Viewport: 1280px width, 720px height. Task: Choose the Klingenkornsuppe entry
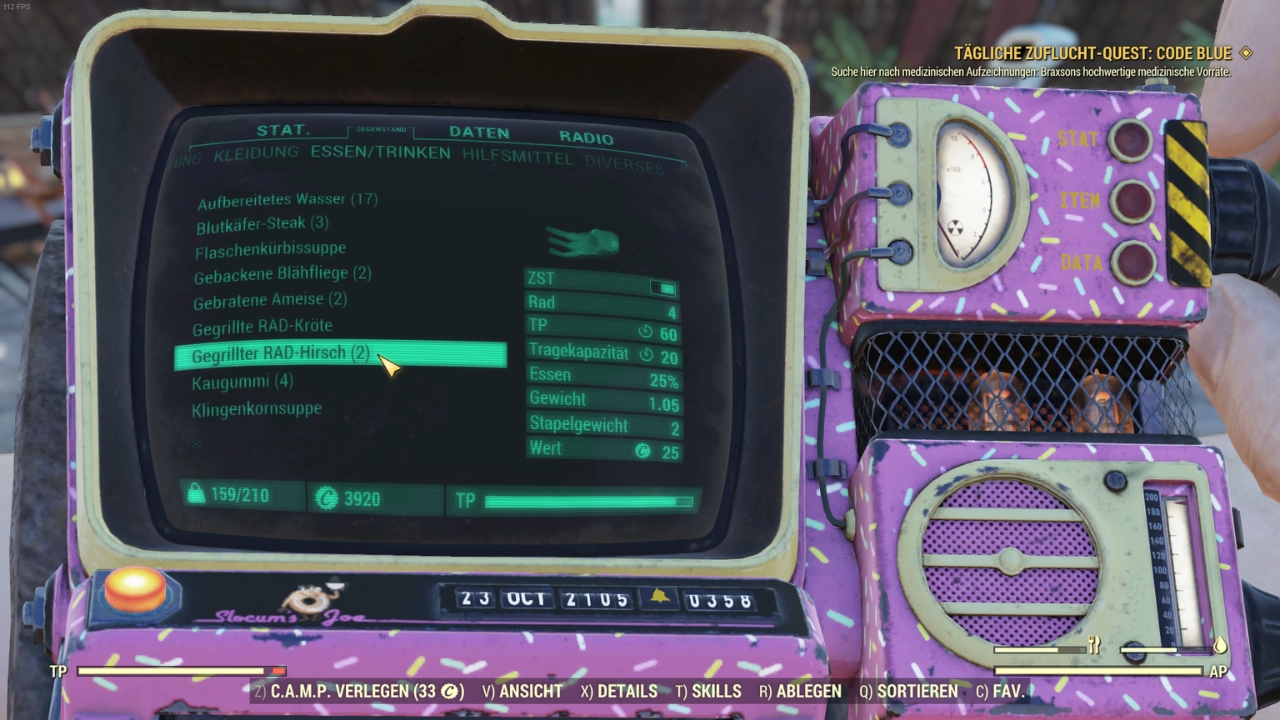[256, 408]
